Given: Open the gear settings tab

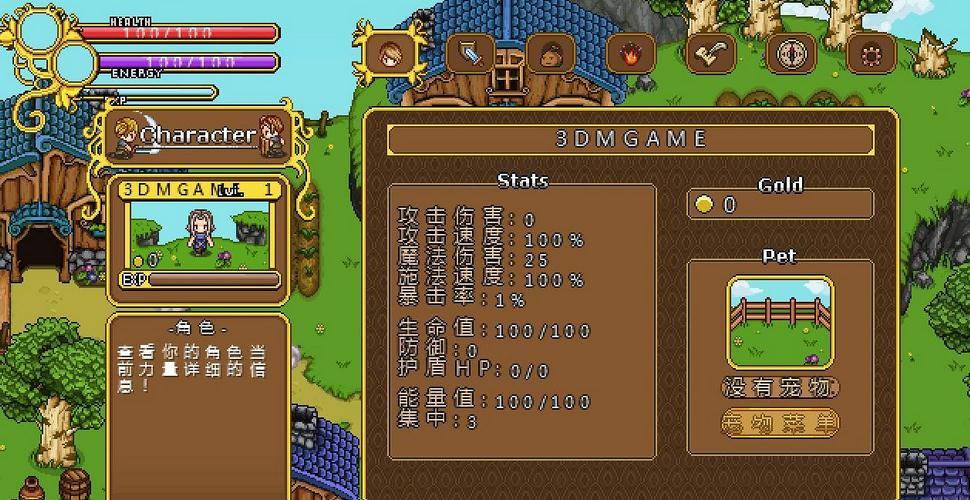Looking at the screenshot, I should [871, 53].
